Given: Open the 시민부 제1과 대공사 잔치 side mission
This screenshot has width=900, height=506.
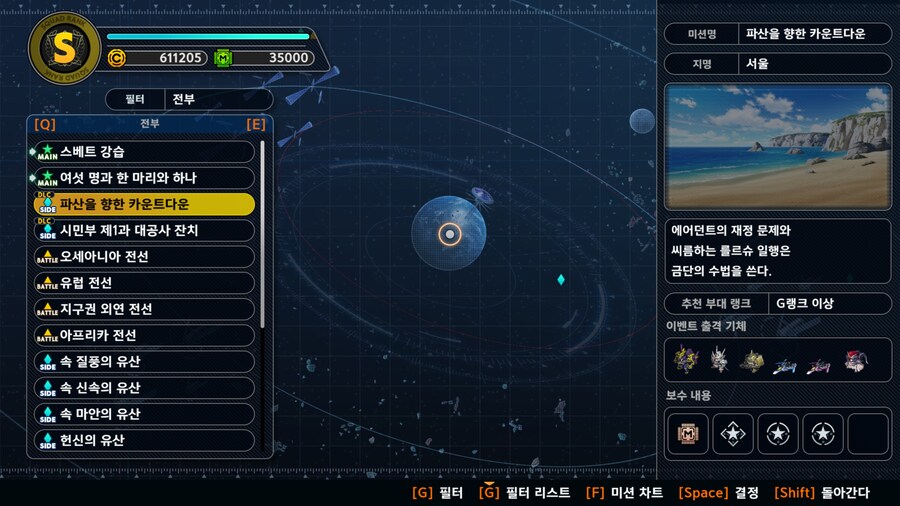Looking at the screenshot, I should click(x=145, y=230).
